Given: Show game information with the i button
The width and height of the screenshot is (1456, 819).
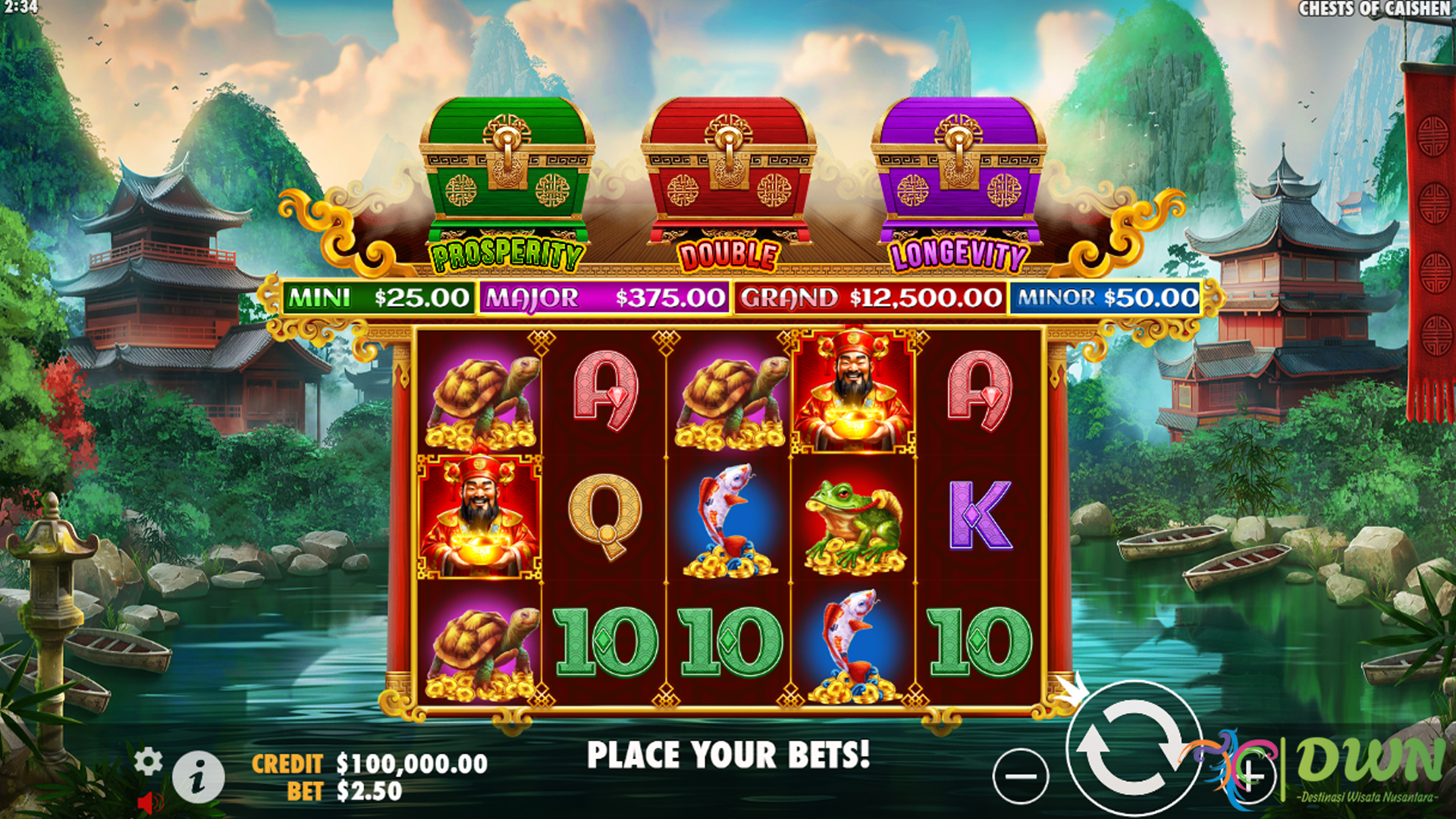Looking at the screenshot, I should 198,779.
